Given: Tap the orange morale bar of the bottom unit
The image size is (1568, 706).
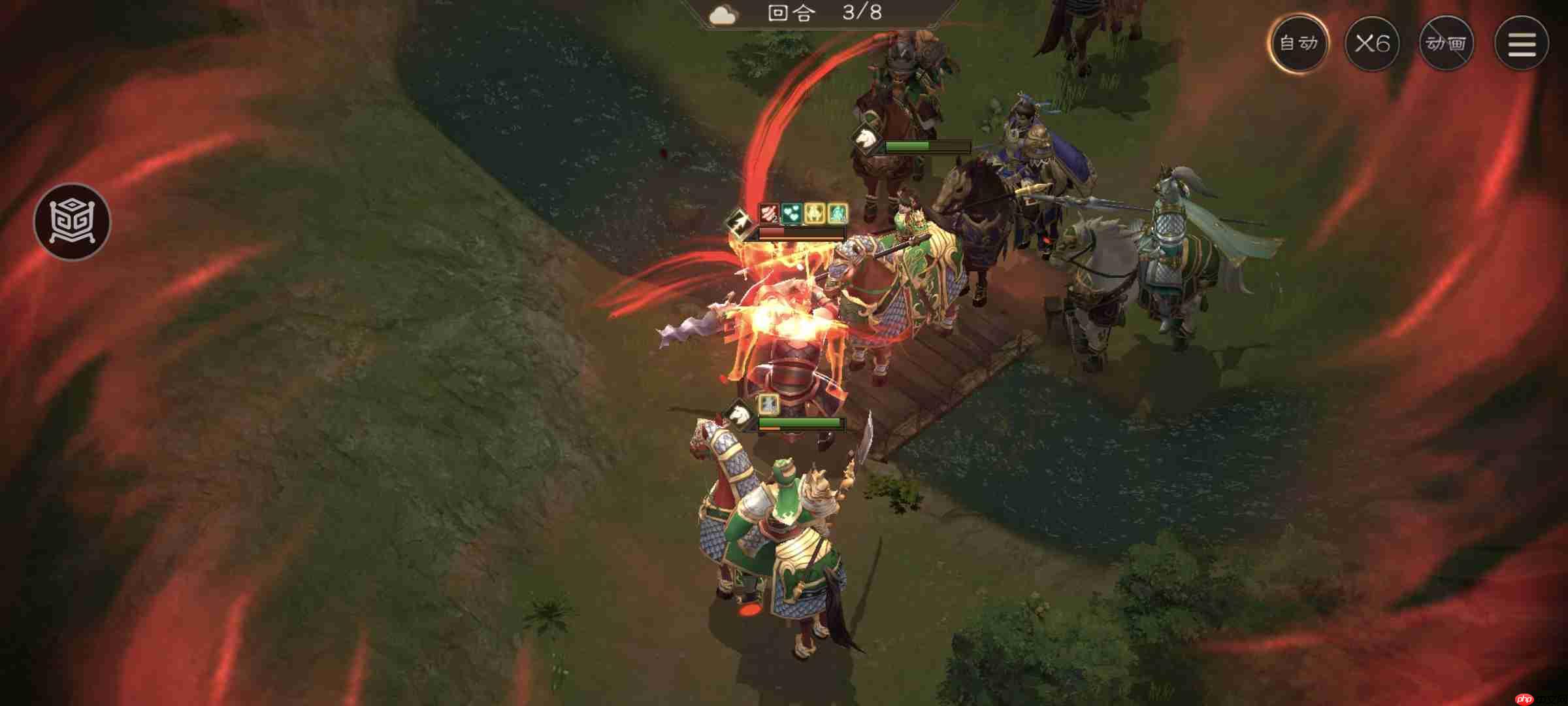Looking at the screenshot, I should [770, 428].
